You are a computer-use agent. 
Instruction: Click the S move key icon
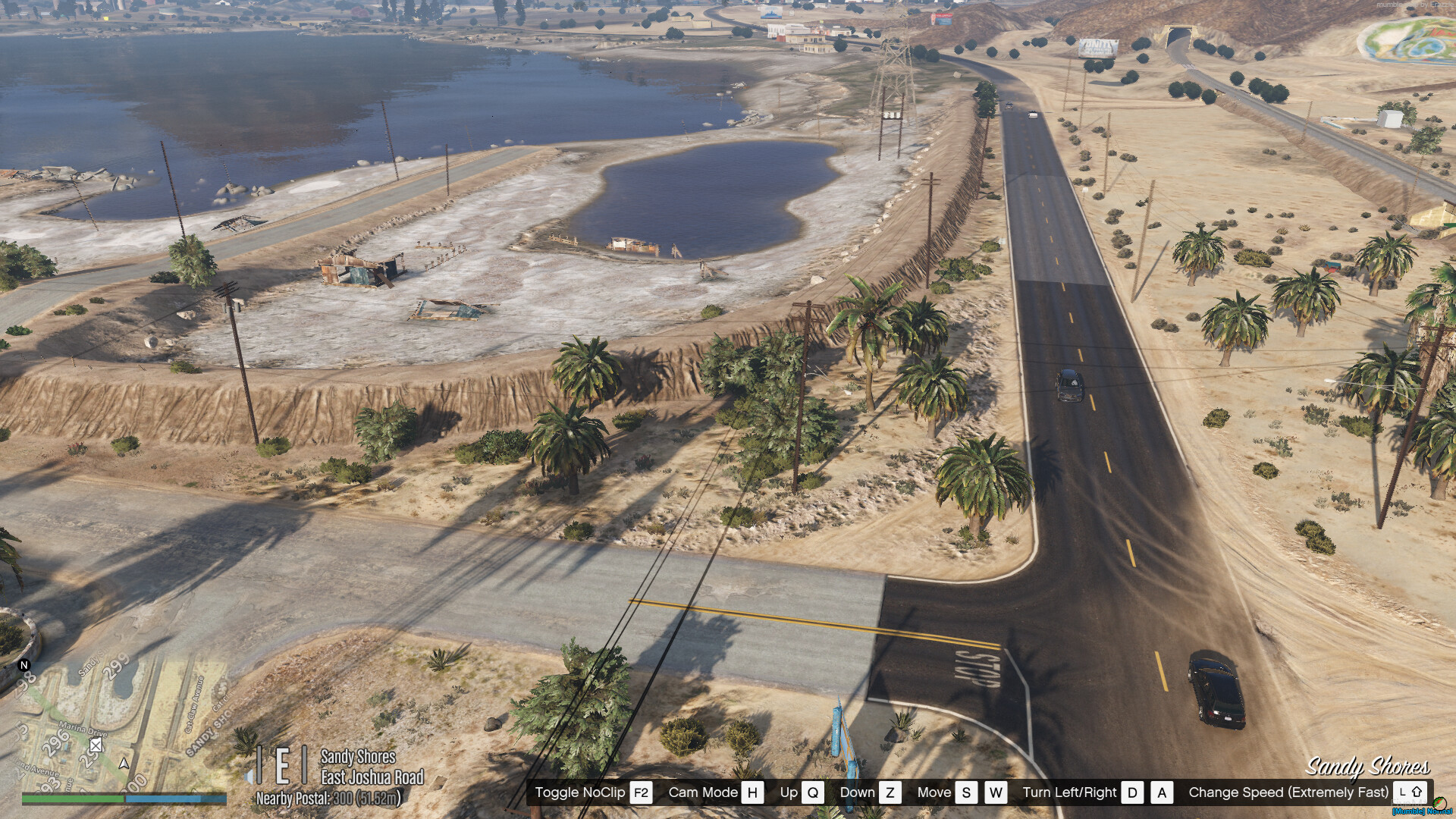click(965, 792)
